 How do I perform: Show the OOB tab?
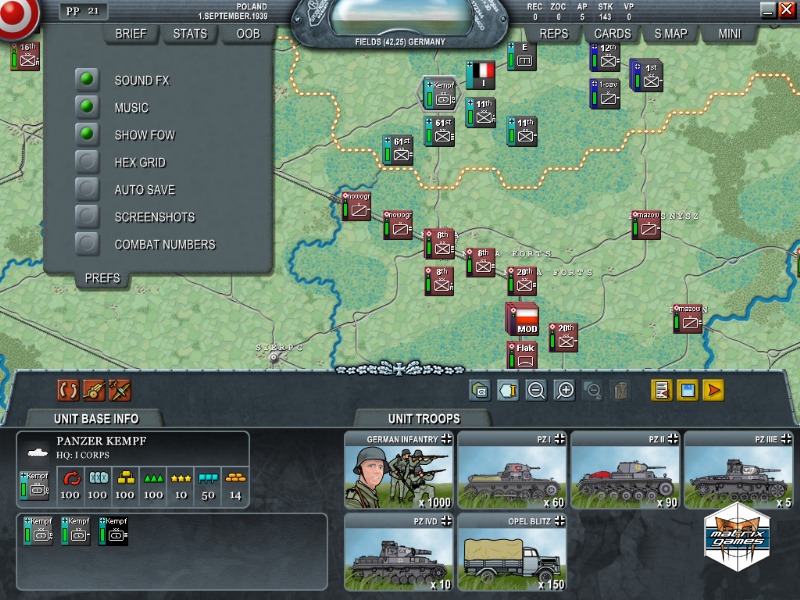[x=247, y=34]
